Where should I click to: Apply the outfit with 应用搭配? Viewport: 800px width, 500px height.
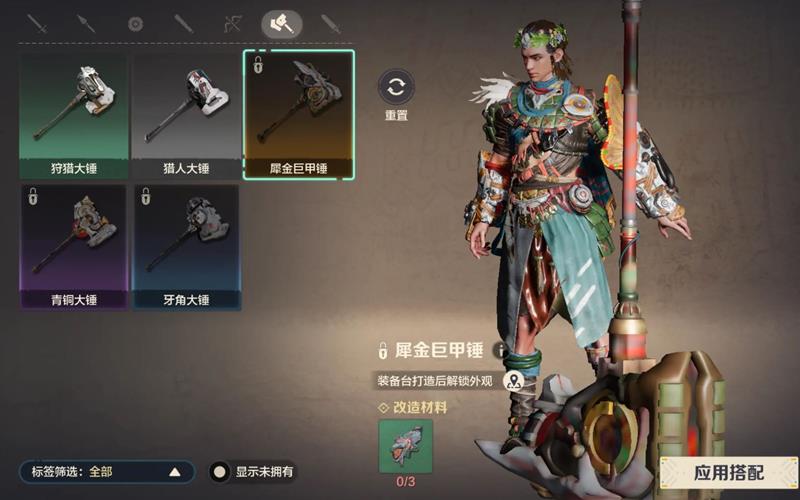pyautogui.click(x=728, y=473)
